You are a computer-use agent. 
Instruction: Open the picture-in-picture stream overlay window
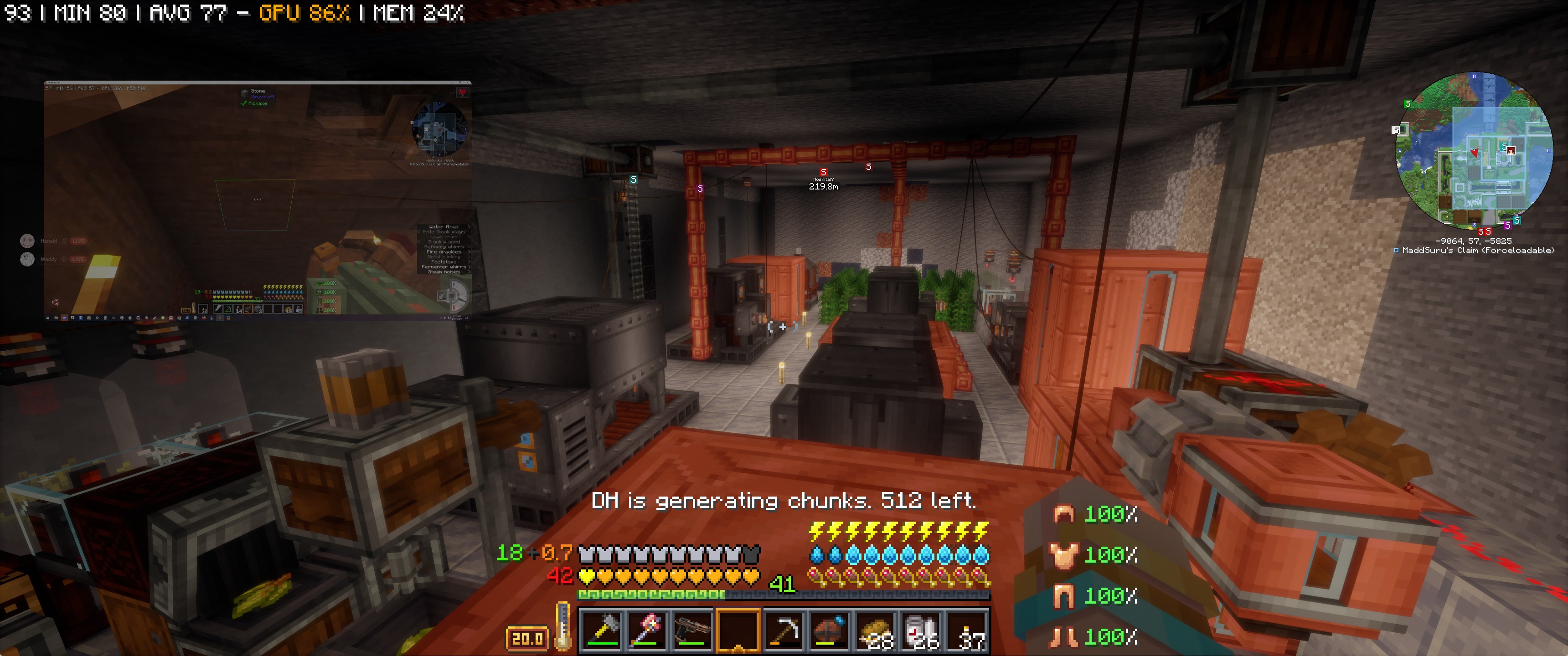(258, 200)
